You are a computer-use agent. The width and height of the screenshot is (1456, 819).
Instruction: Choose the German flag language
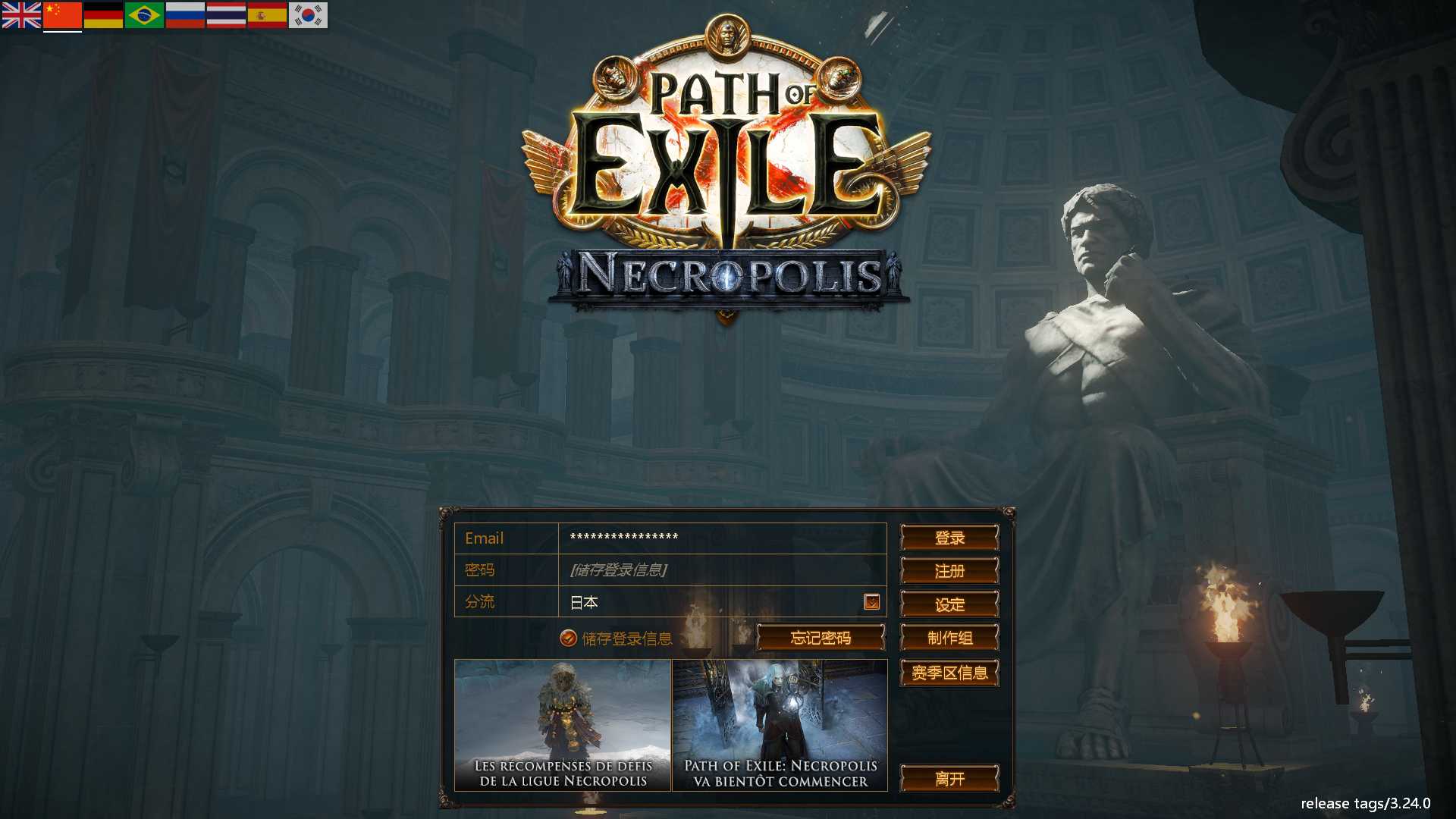pyautogui.click(x=103, y=14)
